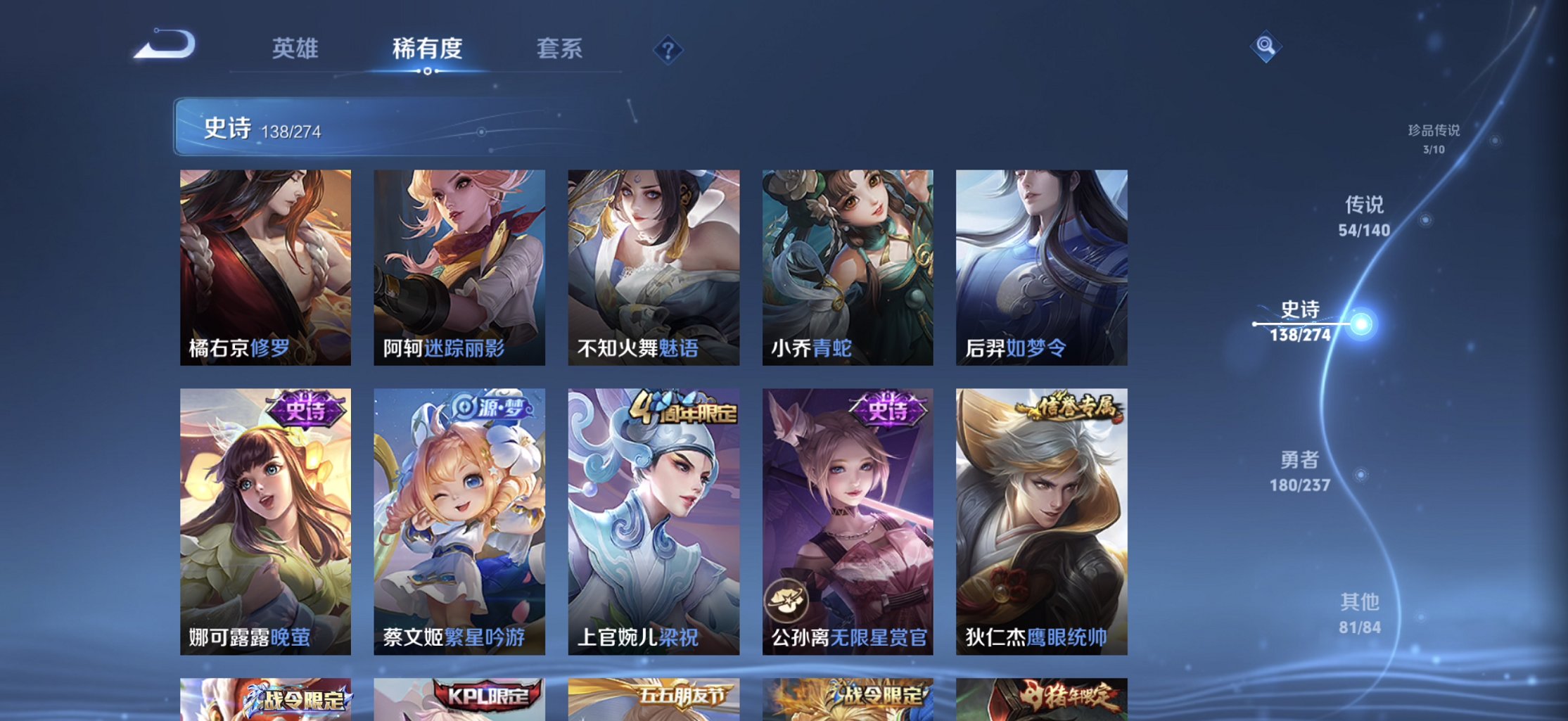Jump to the 传说 rarity section

coord(1365,205)
